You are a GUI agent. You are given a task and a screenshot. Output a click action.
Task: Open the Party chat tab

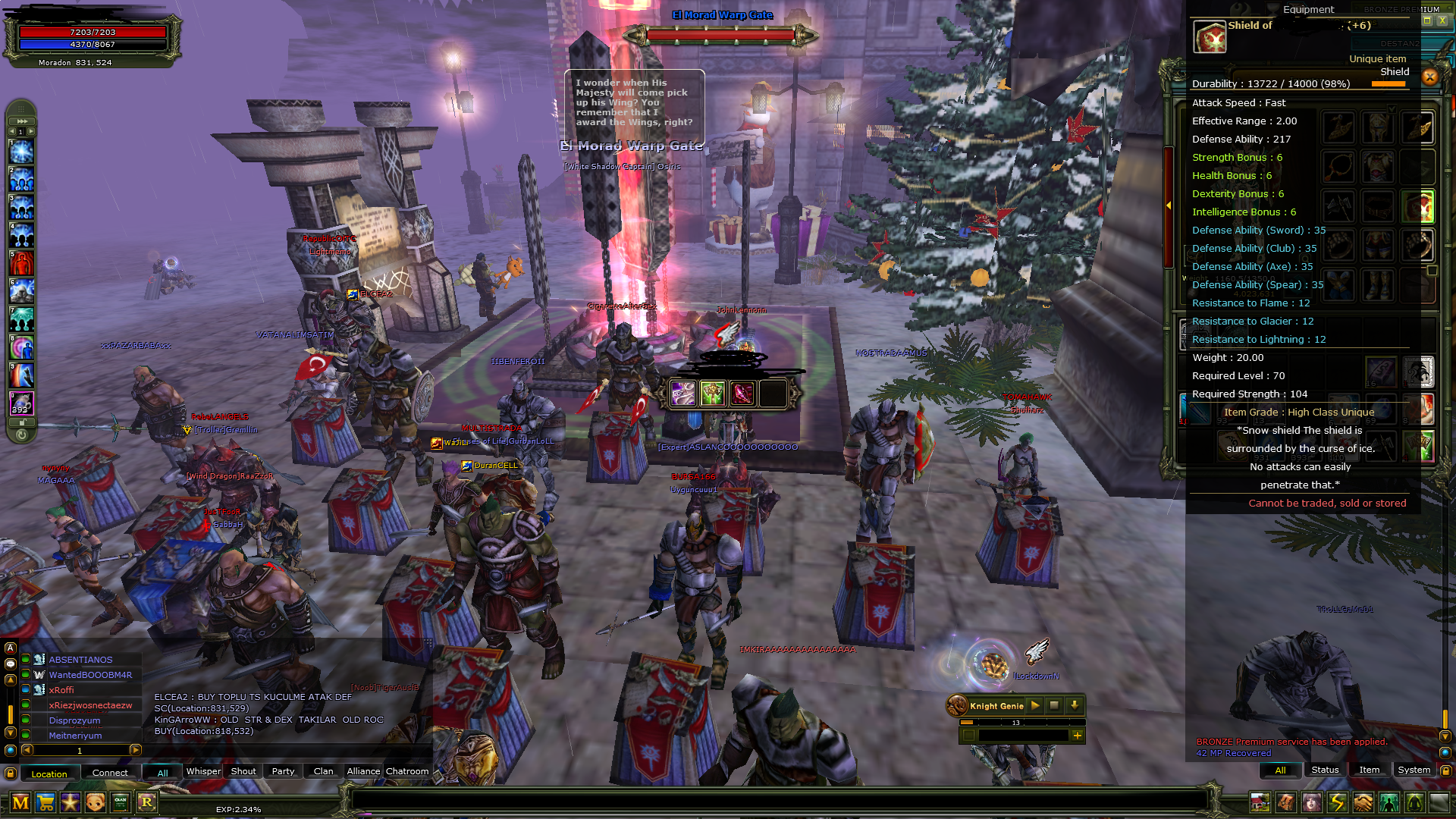click(x=283, y=771)
